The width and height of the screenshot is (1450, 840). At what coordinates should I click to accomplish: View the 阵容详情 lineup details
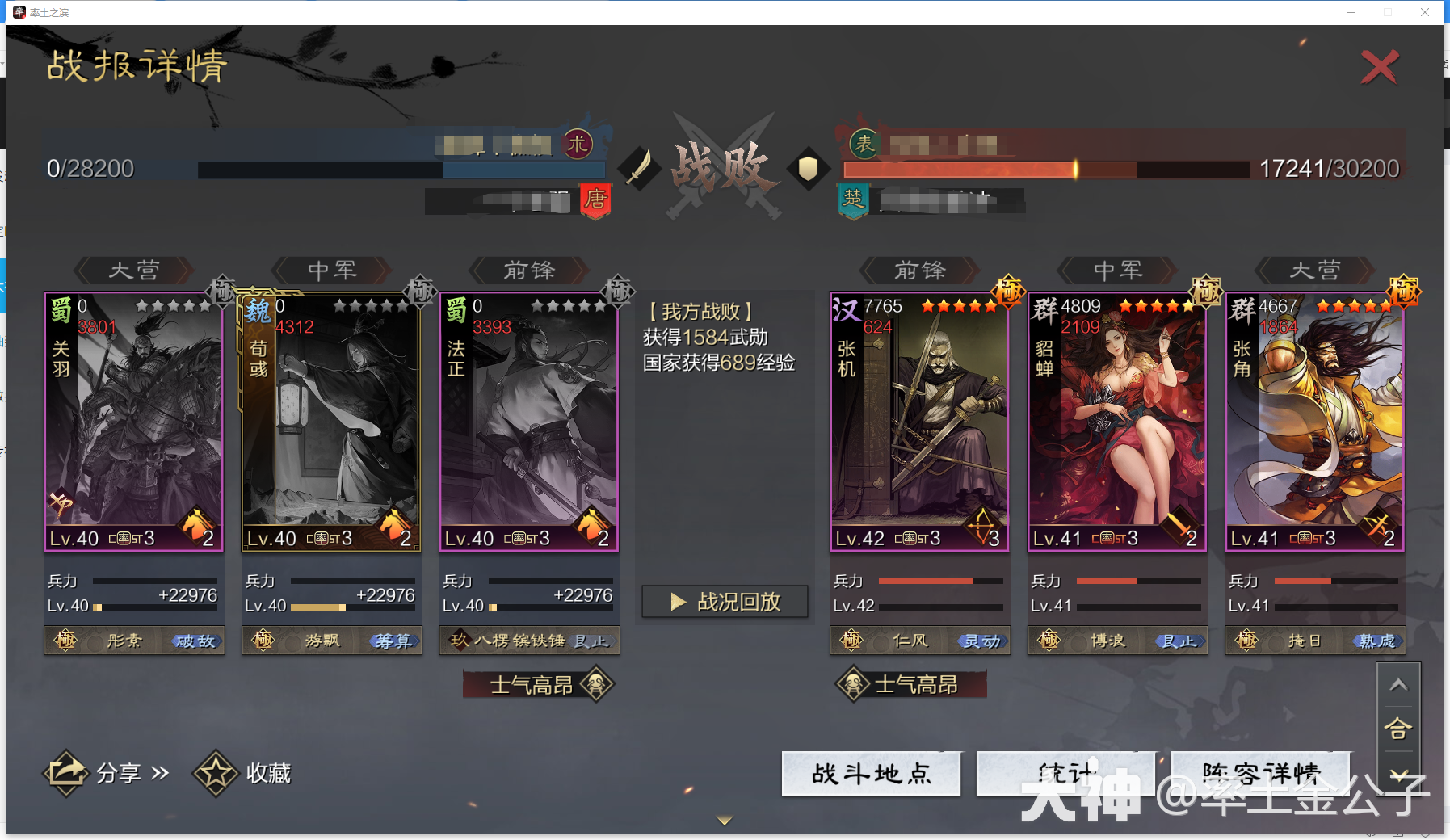1259,773
